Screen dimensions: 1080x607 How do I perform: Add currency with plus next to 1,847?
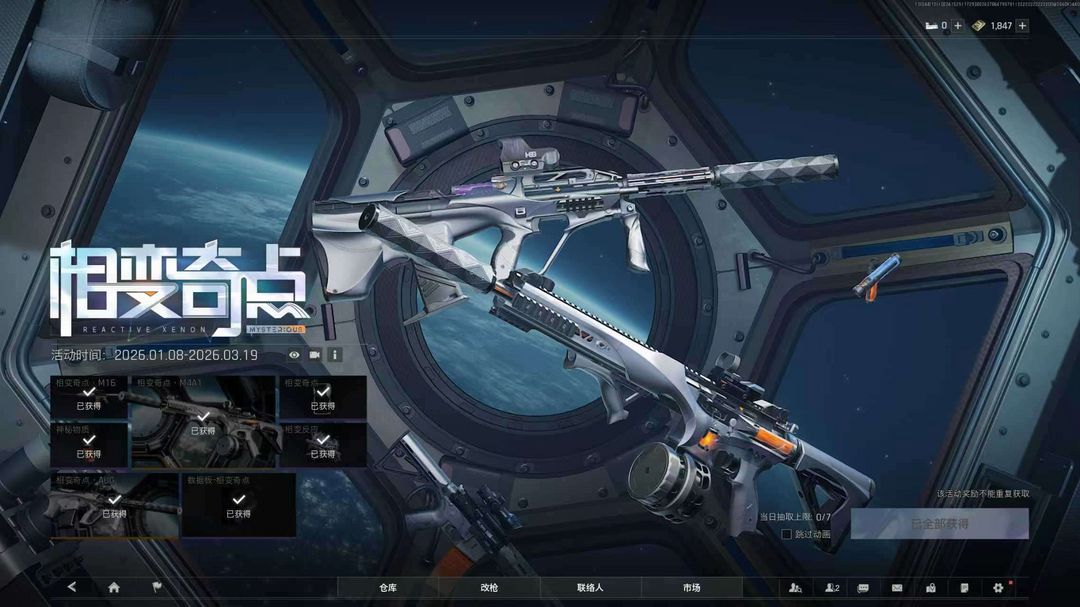[x=1022, y=26]
